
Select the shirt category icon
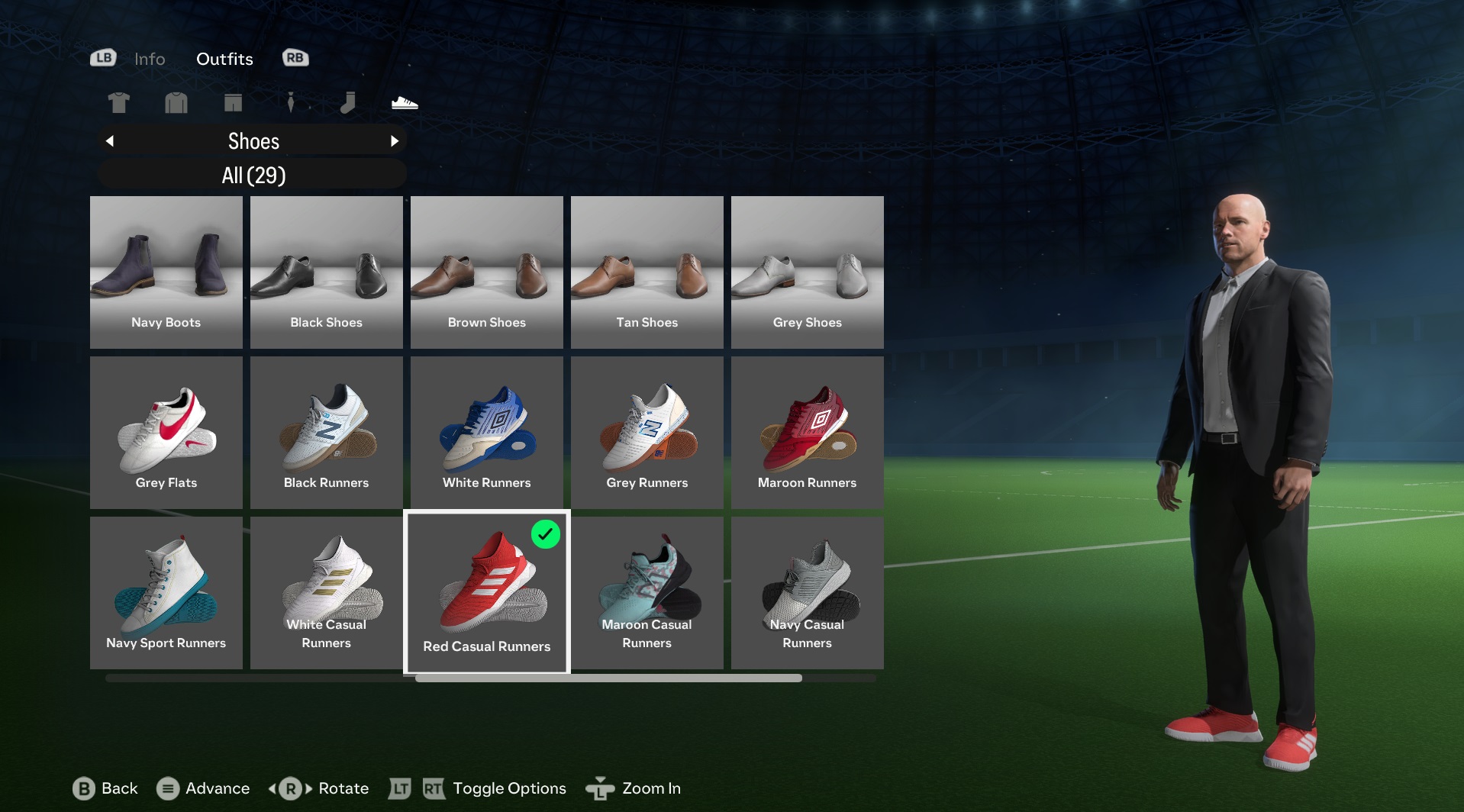point(118,102)
